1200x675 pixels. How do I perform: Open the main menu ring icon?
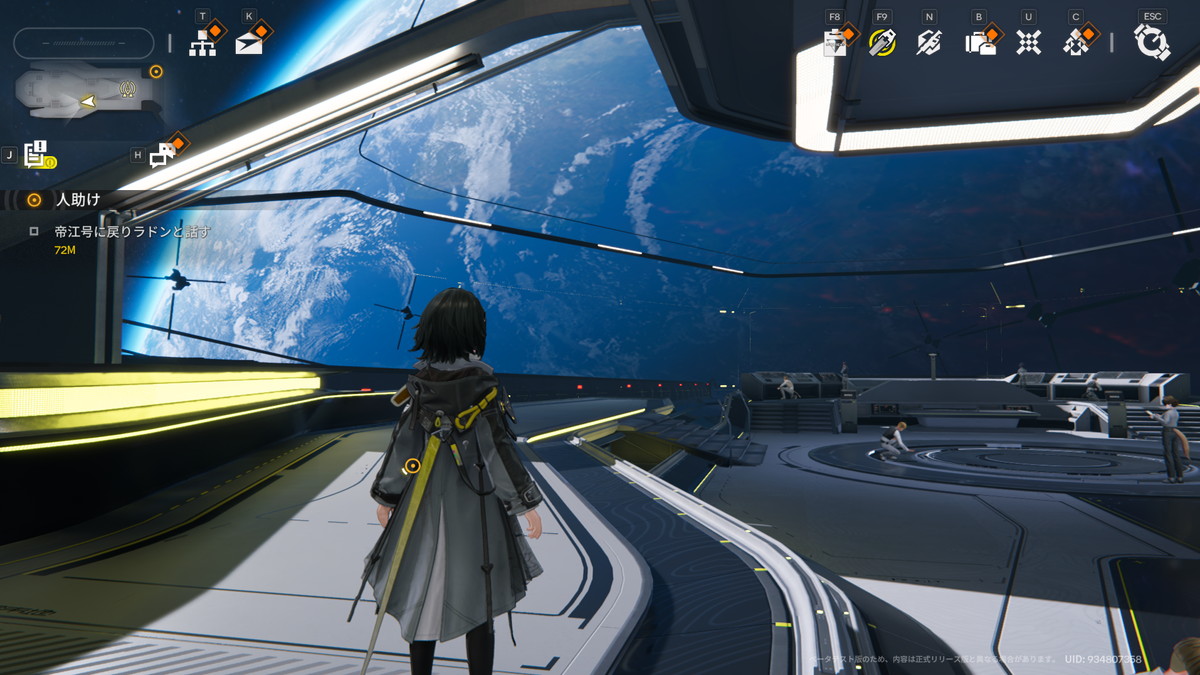click(x=1152, y=42)
